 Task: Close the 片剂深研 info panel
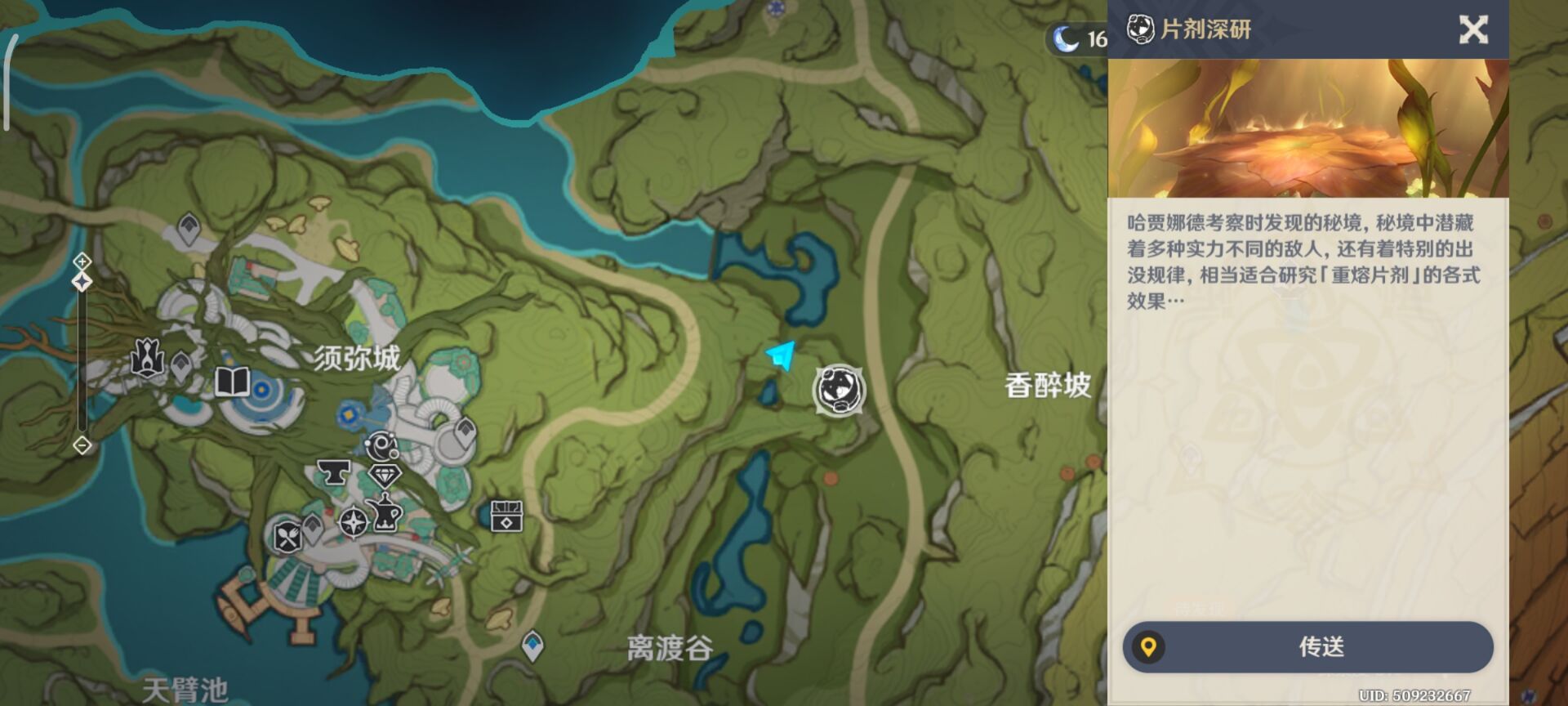1473,30
